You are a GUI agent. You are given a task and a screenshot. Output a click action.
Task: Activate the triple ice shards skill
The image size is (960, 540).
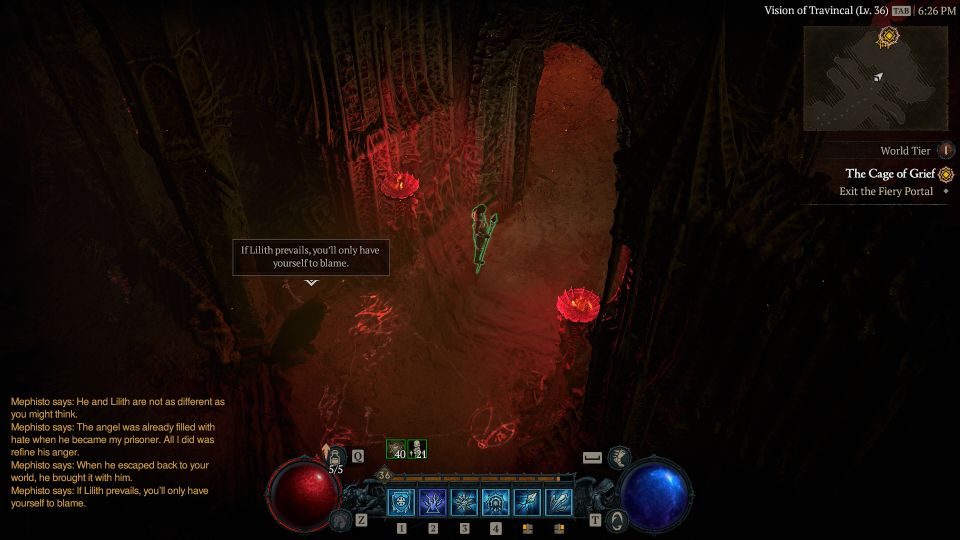point(559,502)
